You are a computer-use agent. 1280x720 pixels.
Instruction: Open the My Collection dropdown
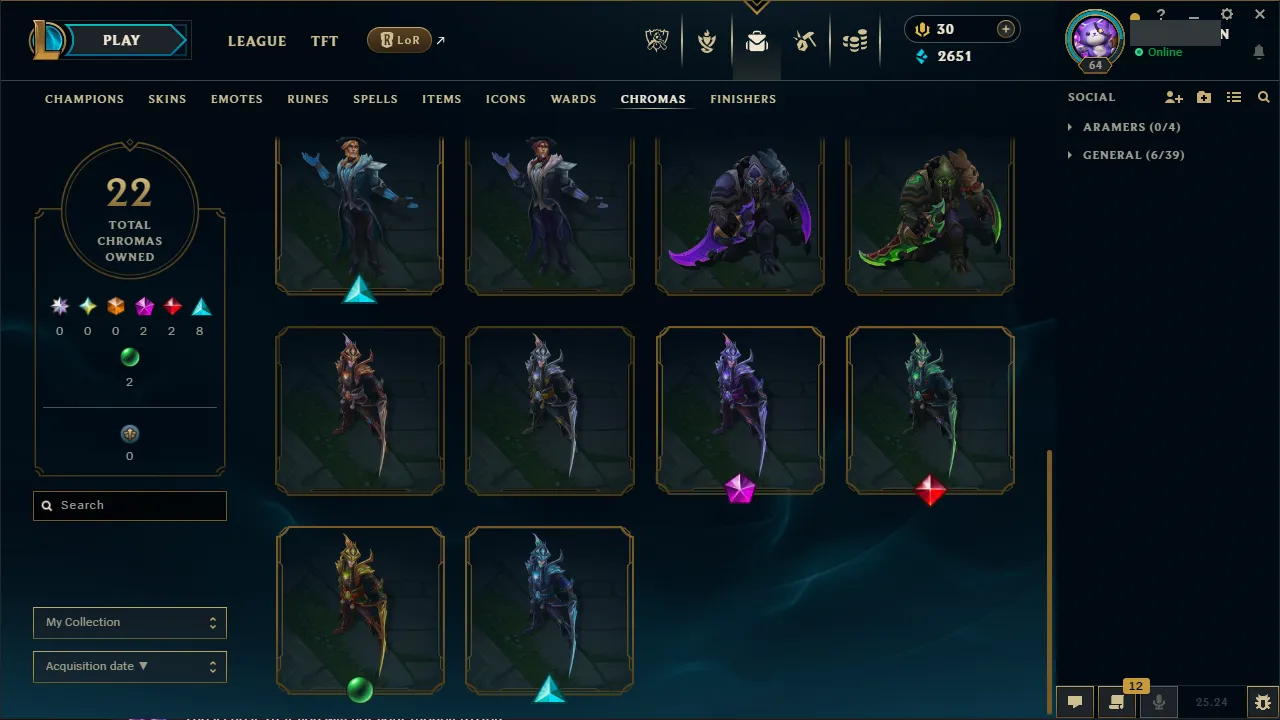(x=129, y=622)
